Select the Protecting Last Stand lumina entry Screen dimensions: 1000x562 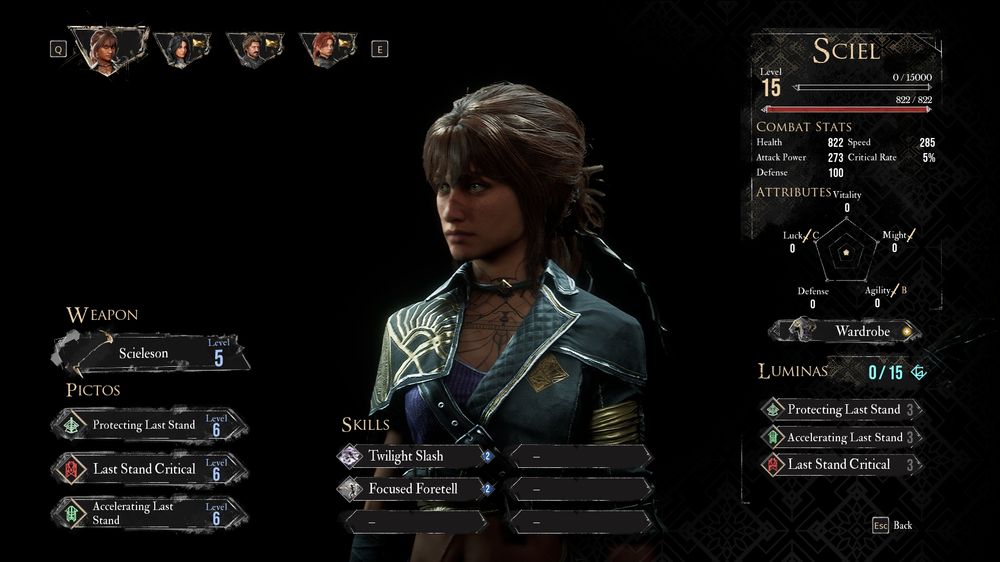coord(840,409)
